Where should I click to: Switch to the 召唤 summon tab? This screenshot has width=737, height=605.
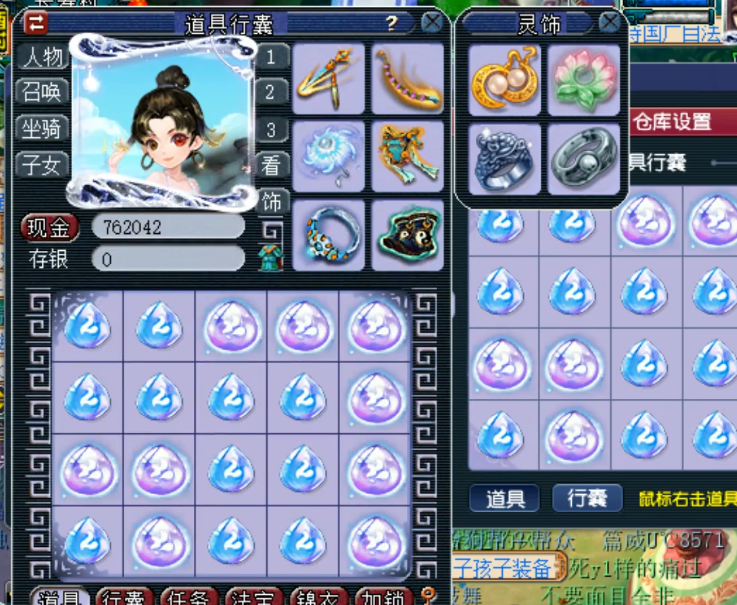coord(44,92)
